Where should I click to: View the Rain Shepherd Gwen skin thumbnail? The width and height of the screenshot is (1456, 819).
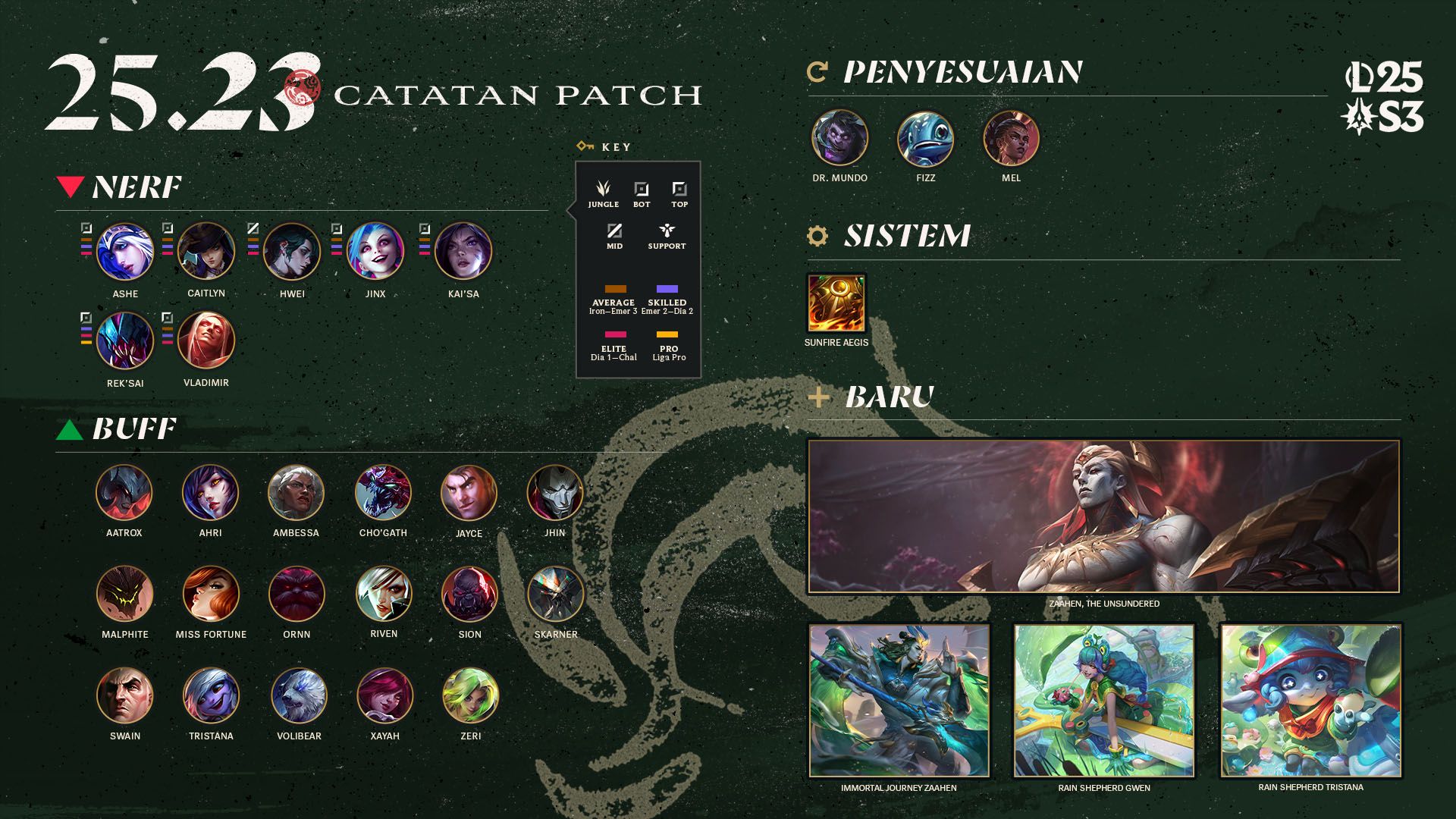point(1104,701)
